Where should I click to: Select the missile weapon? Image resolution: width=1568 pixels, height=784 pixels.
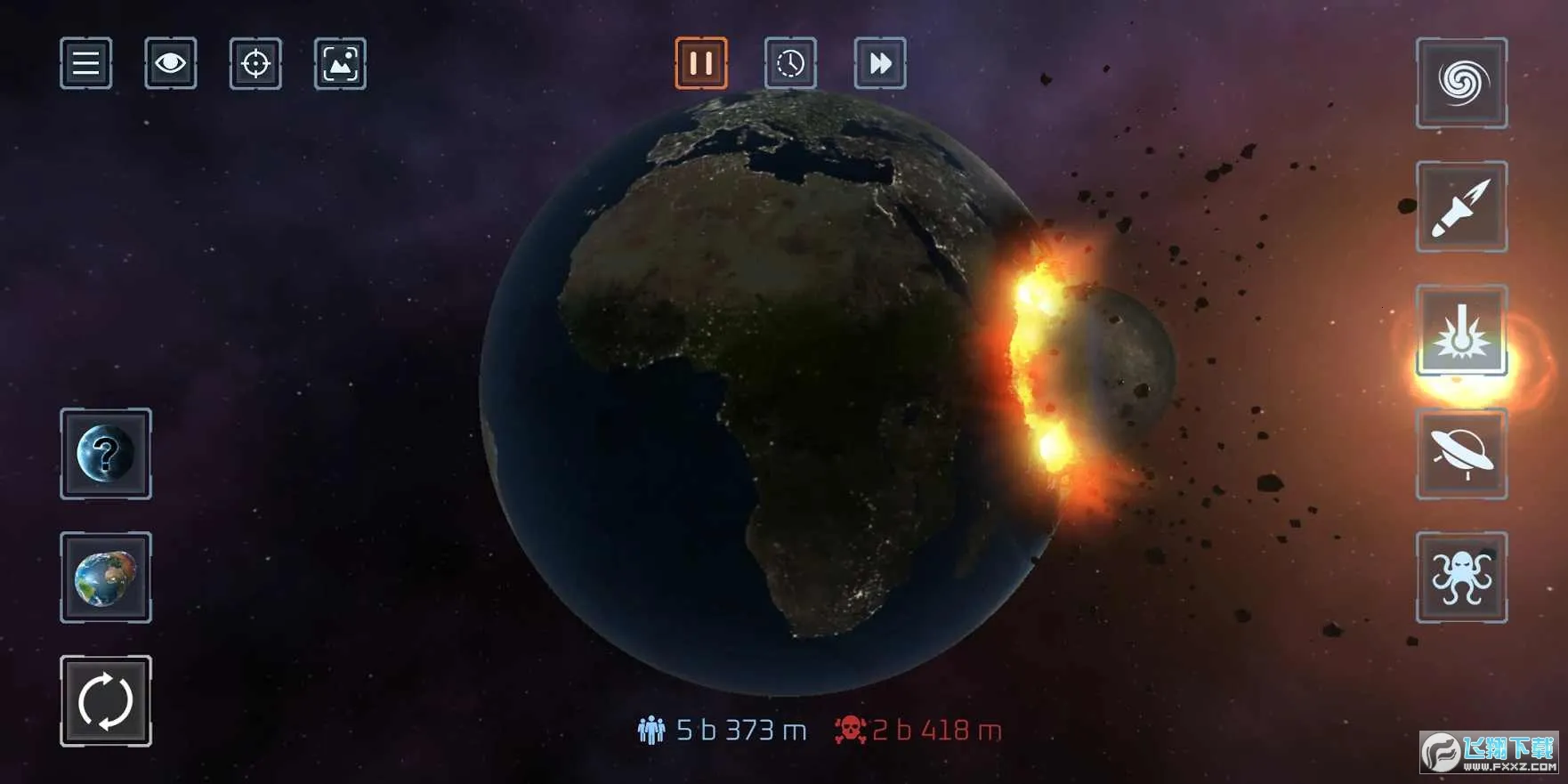[1461, 207]
